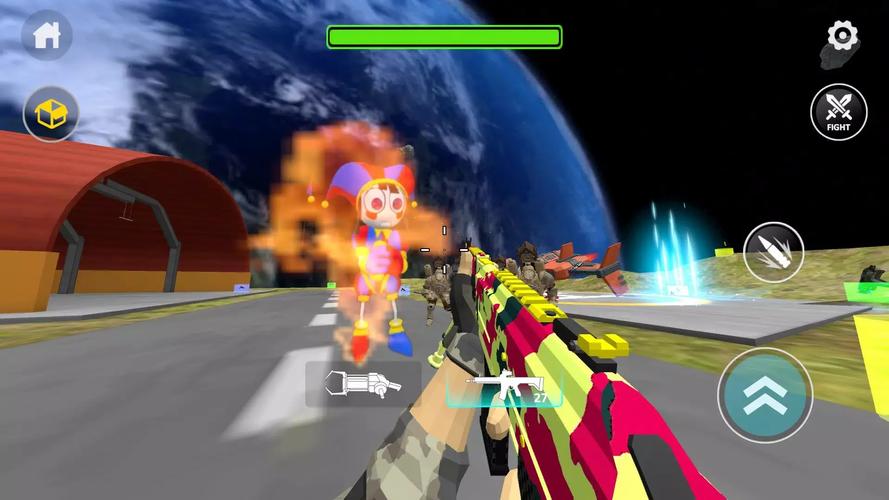Screen dimensions: 889x500
Task: Select the assault rifle weapon slot
Action: point(510,386)
